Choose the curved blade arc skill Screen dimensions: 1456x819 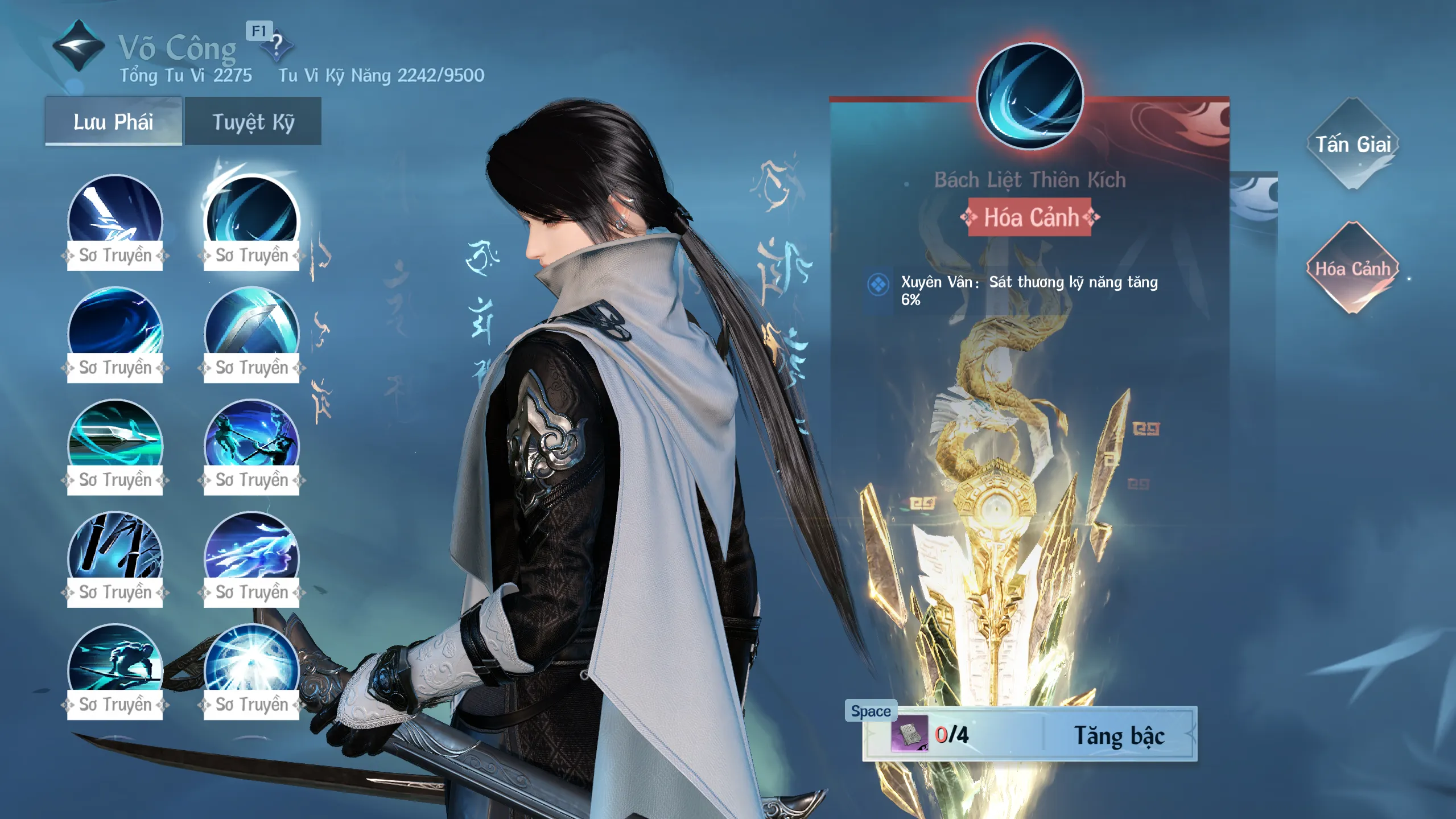click(x=251, y=326)
